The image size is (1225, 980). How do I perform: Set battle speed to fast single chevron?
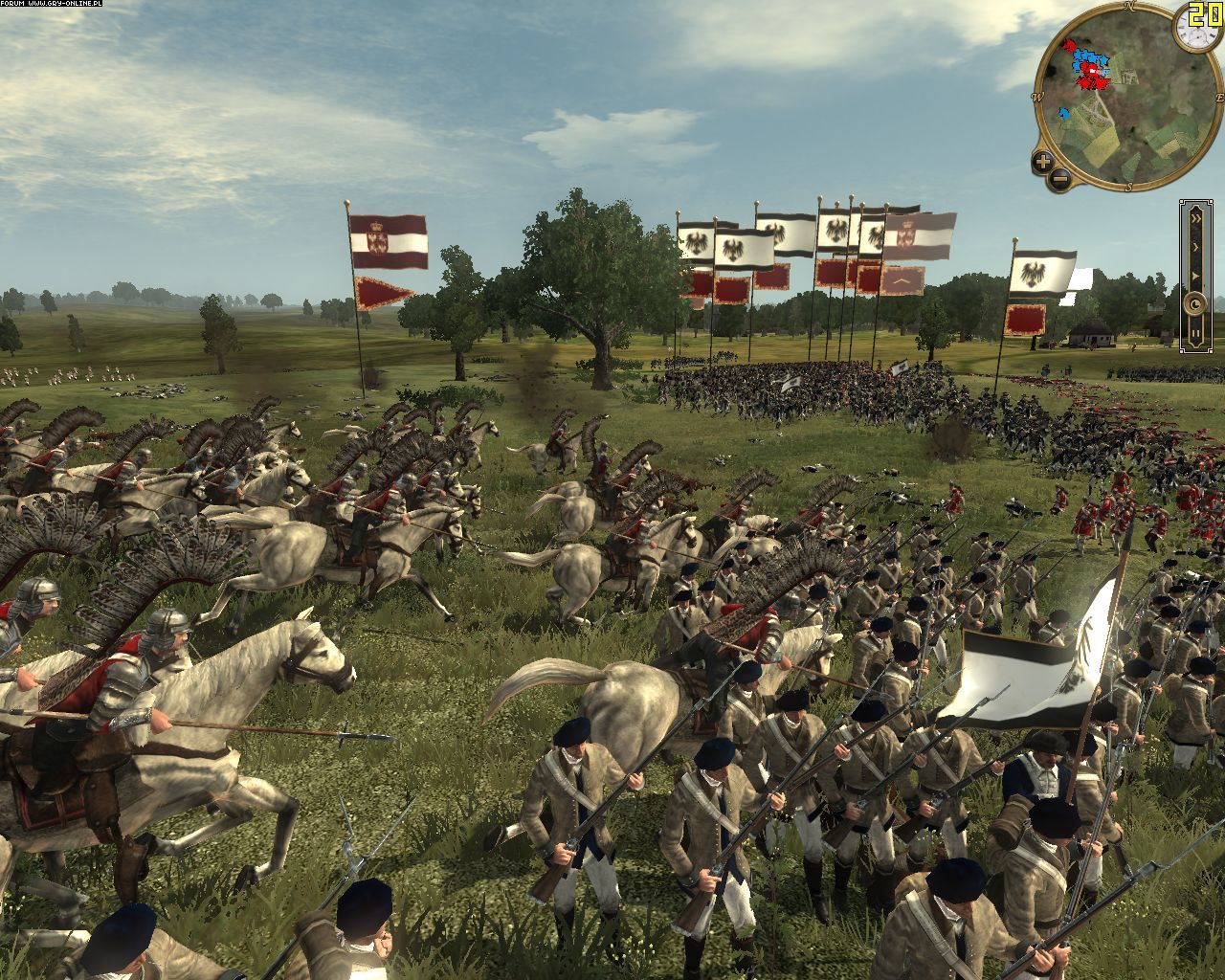pyautogui.click(x=1195, y=246)
